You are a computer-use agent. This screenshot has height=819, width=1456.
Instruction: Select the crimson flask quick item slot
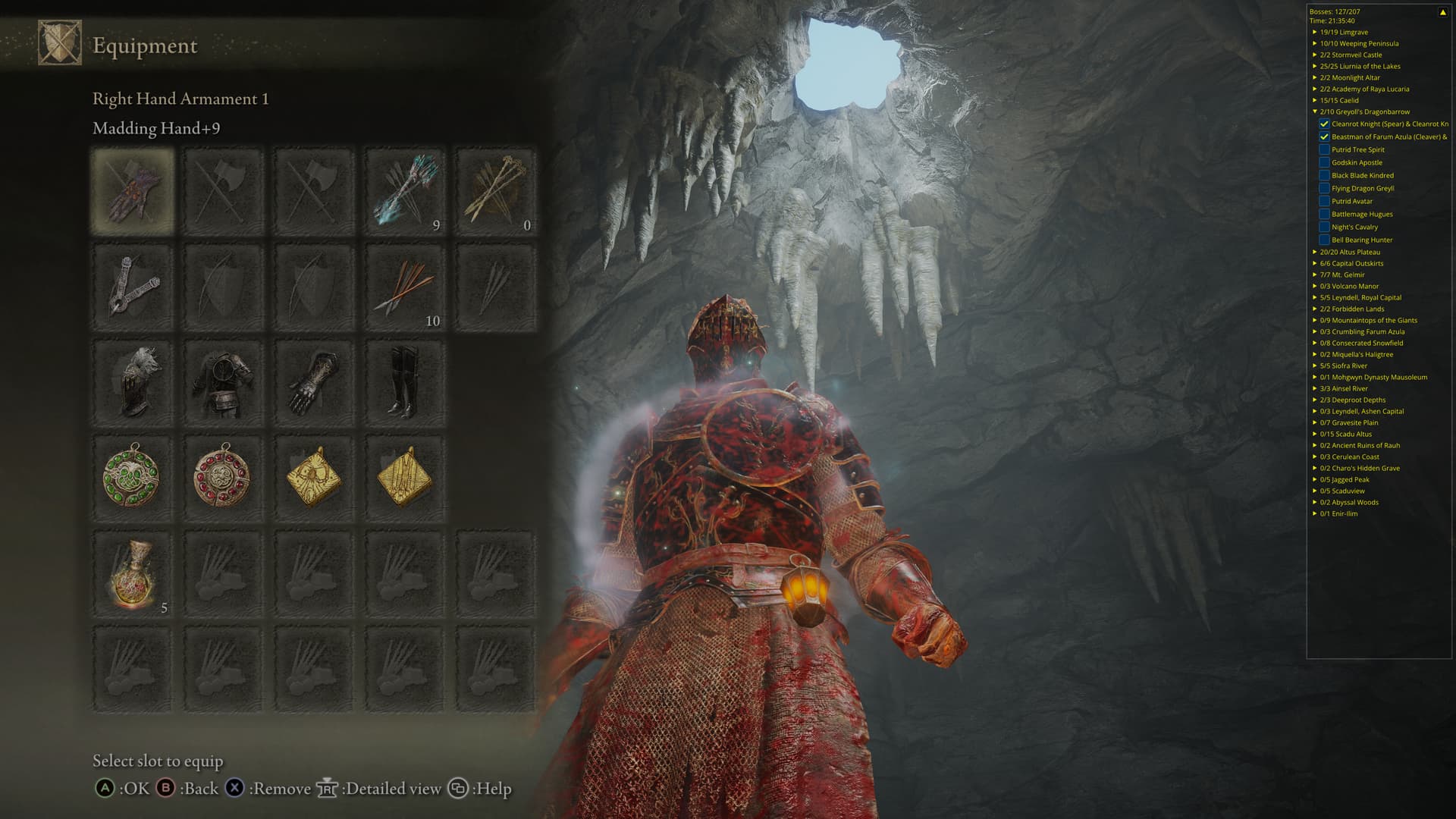coord(133,574)
